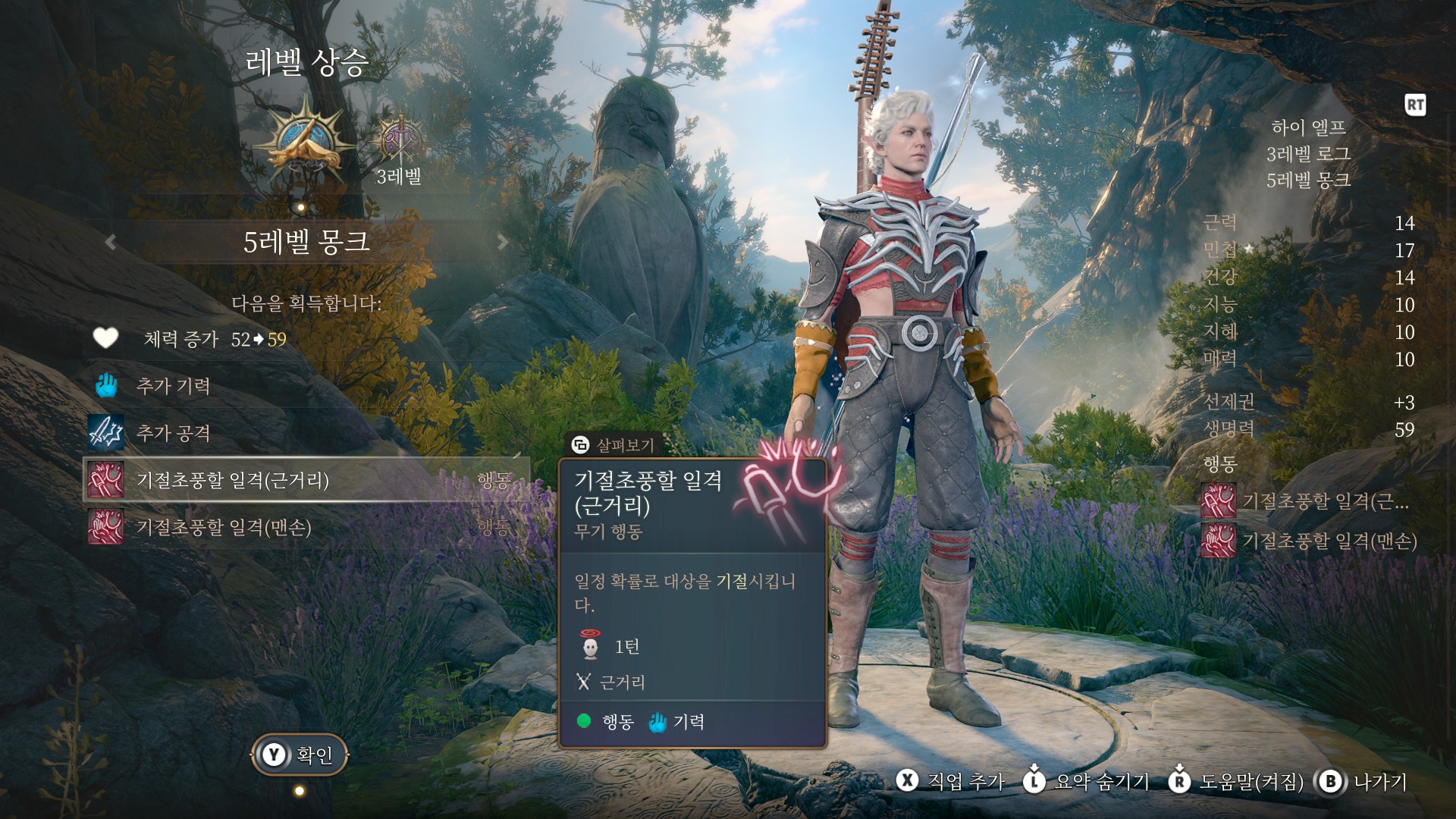This screenshot has width=1456, height=819.
Task: Click the 맨손 stunning strike in the summary panel
Action: click(x=1310, y=541)
